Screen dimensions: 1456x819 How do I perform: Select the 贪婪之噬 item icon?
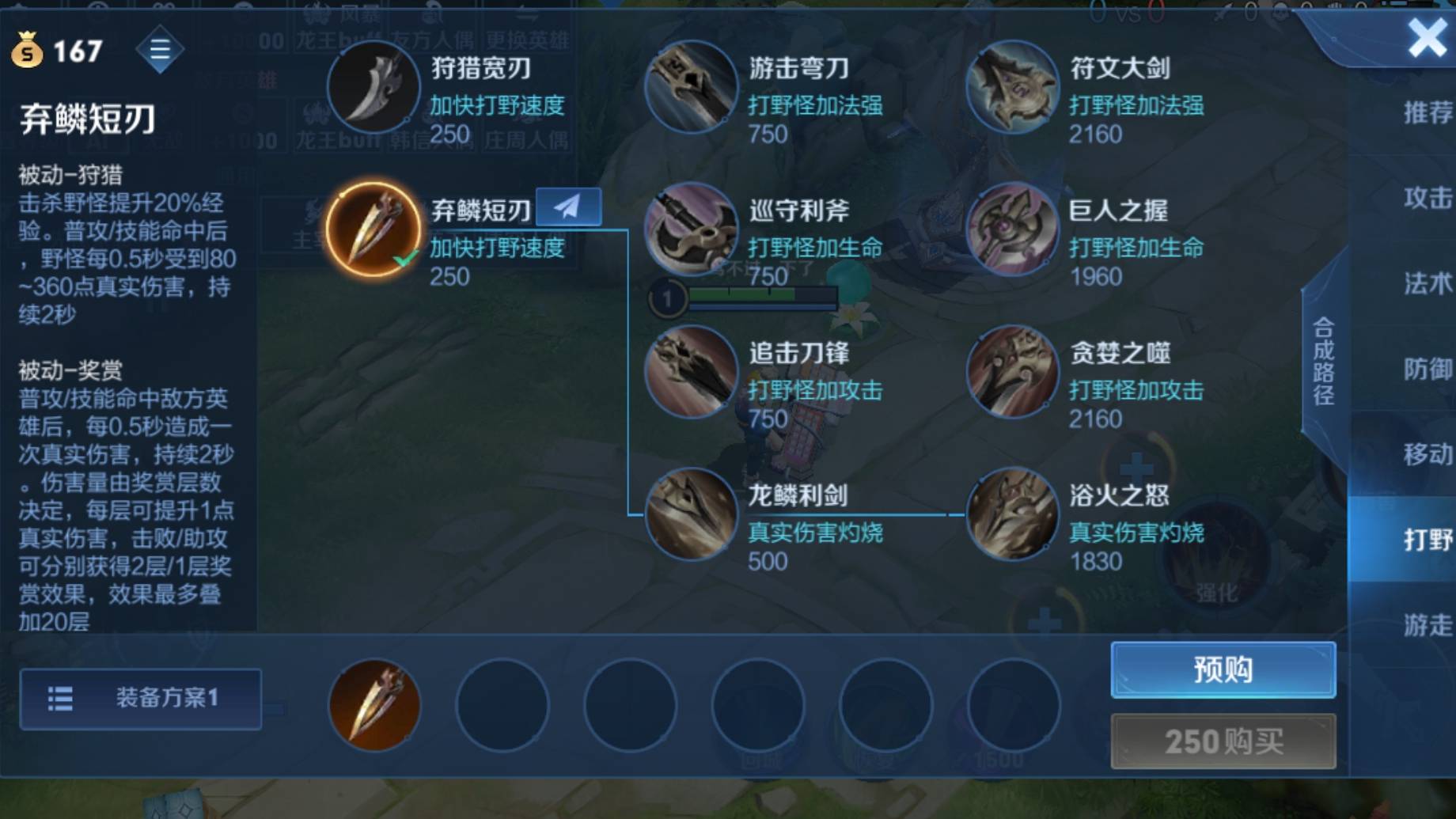tap(1011, 372)
